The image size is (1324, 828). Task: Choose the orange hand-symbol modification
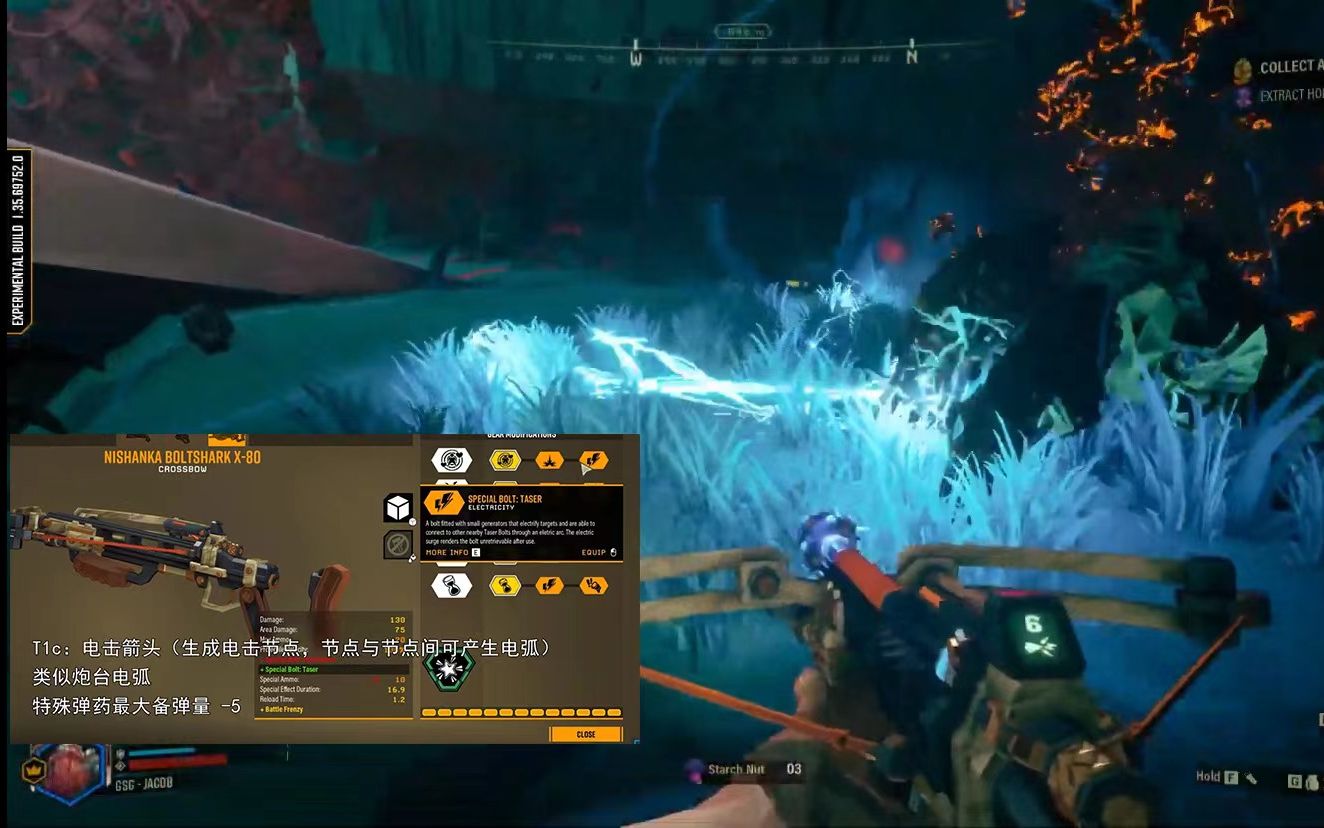(x=593, y=585)
